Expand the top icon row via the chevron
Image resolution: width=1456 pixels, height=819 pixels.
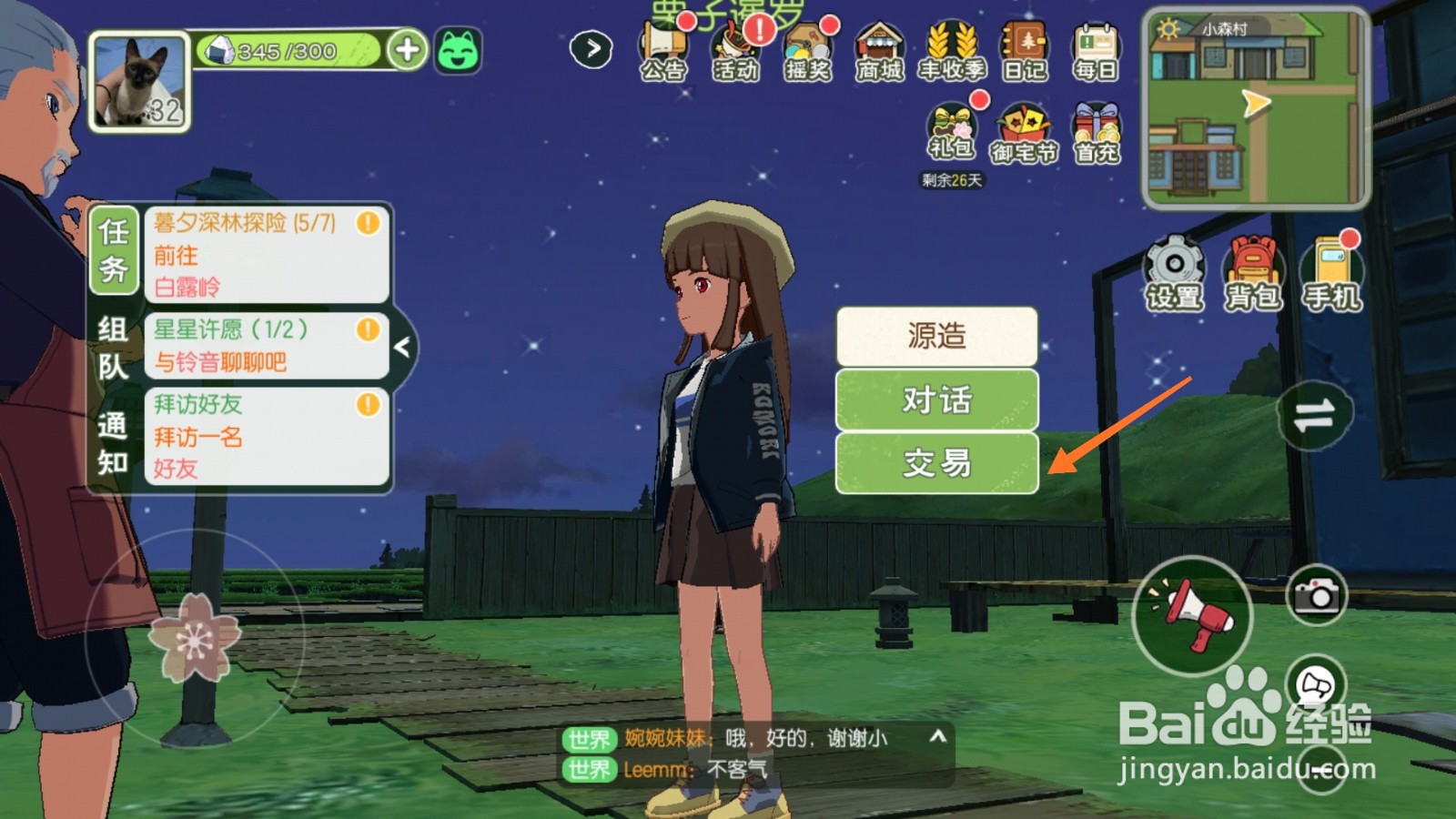click(x=592, y=50)
